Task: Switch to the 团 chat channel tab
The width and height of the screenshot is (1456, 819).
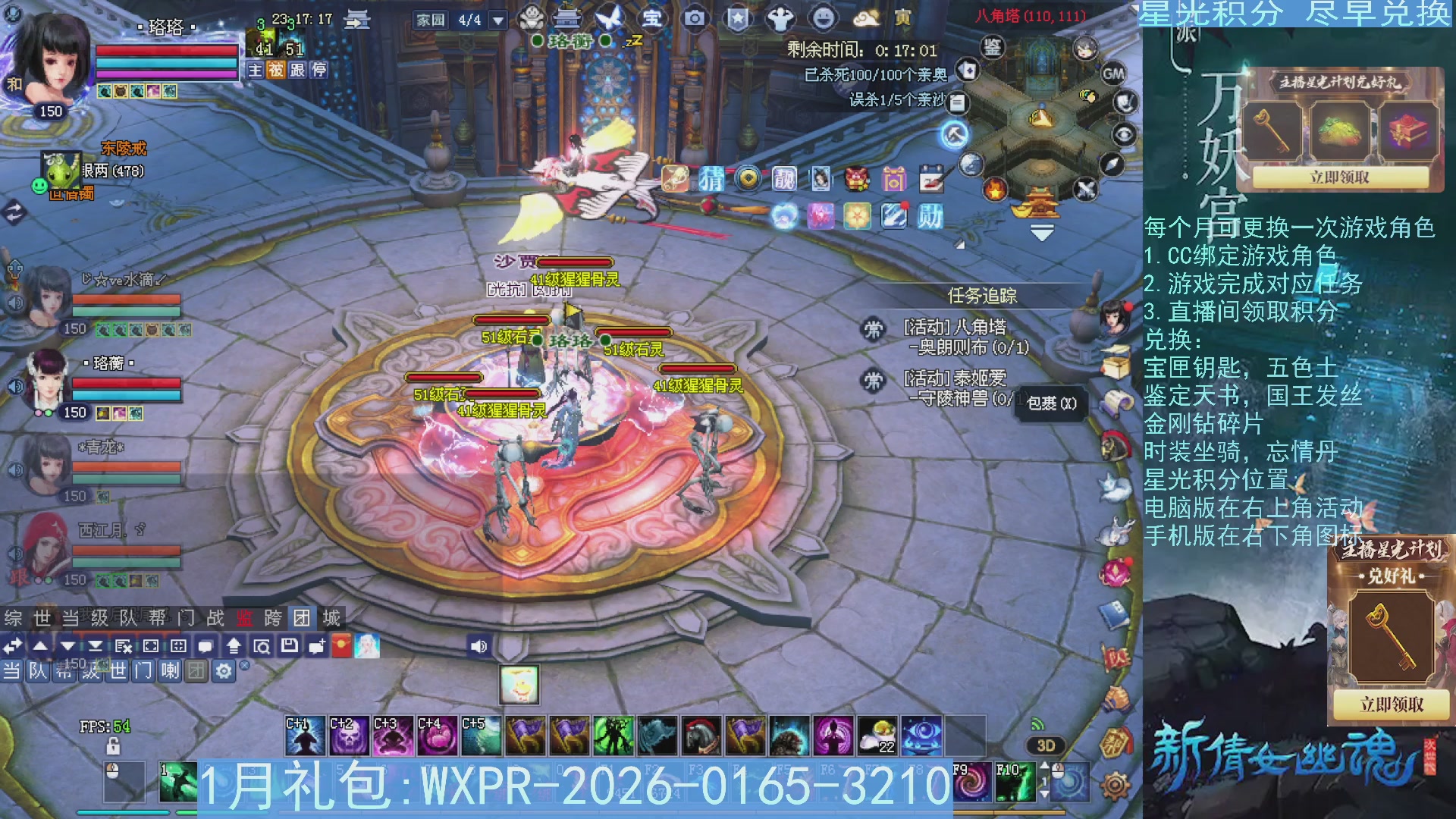Action: pyautogui.click(x=303, y=618)
